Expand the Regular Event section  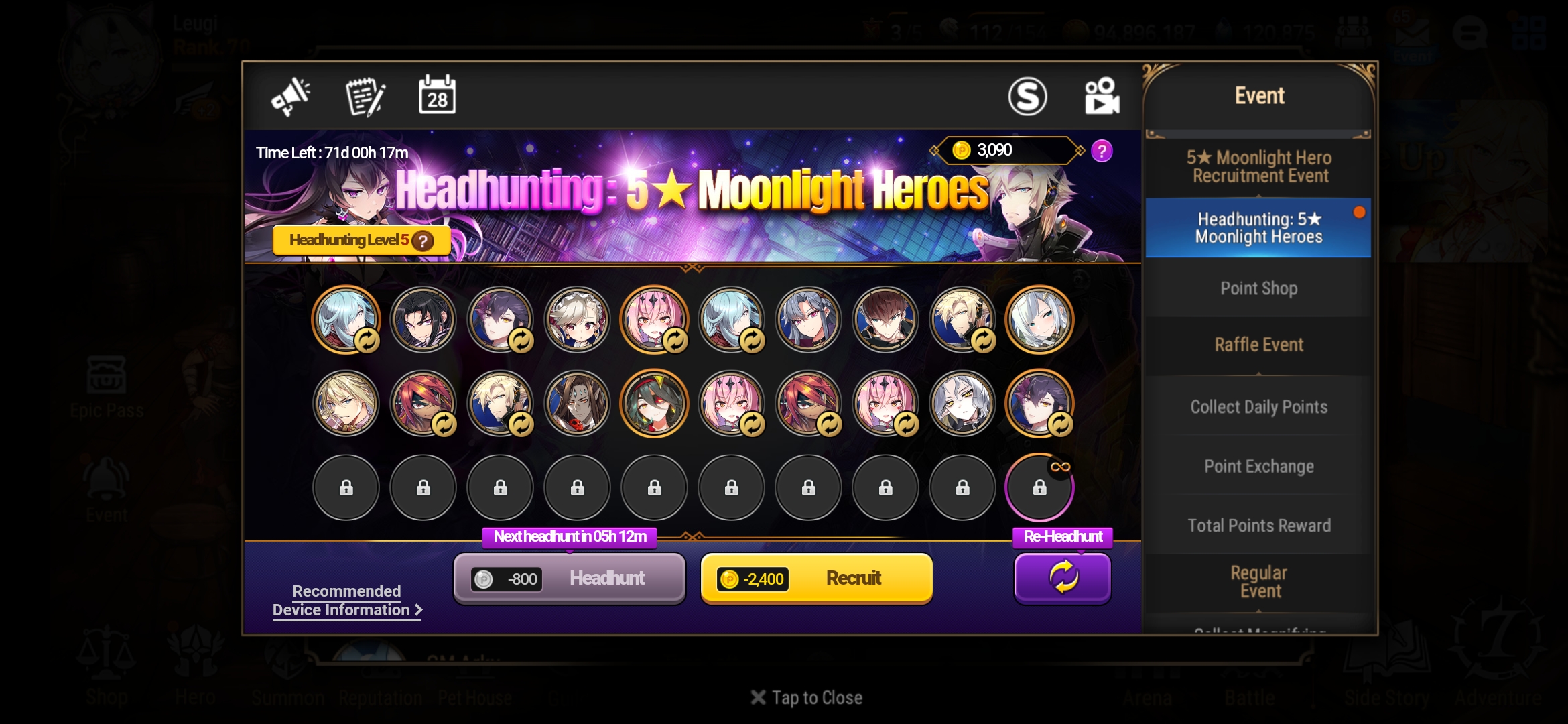click(x=1258, y=581)
